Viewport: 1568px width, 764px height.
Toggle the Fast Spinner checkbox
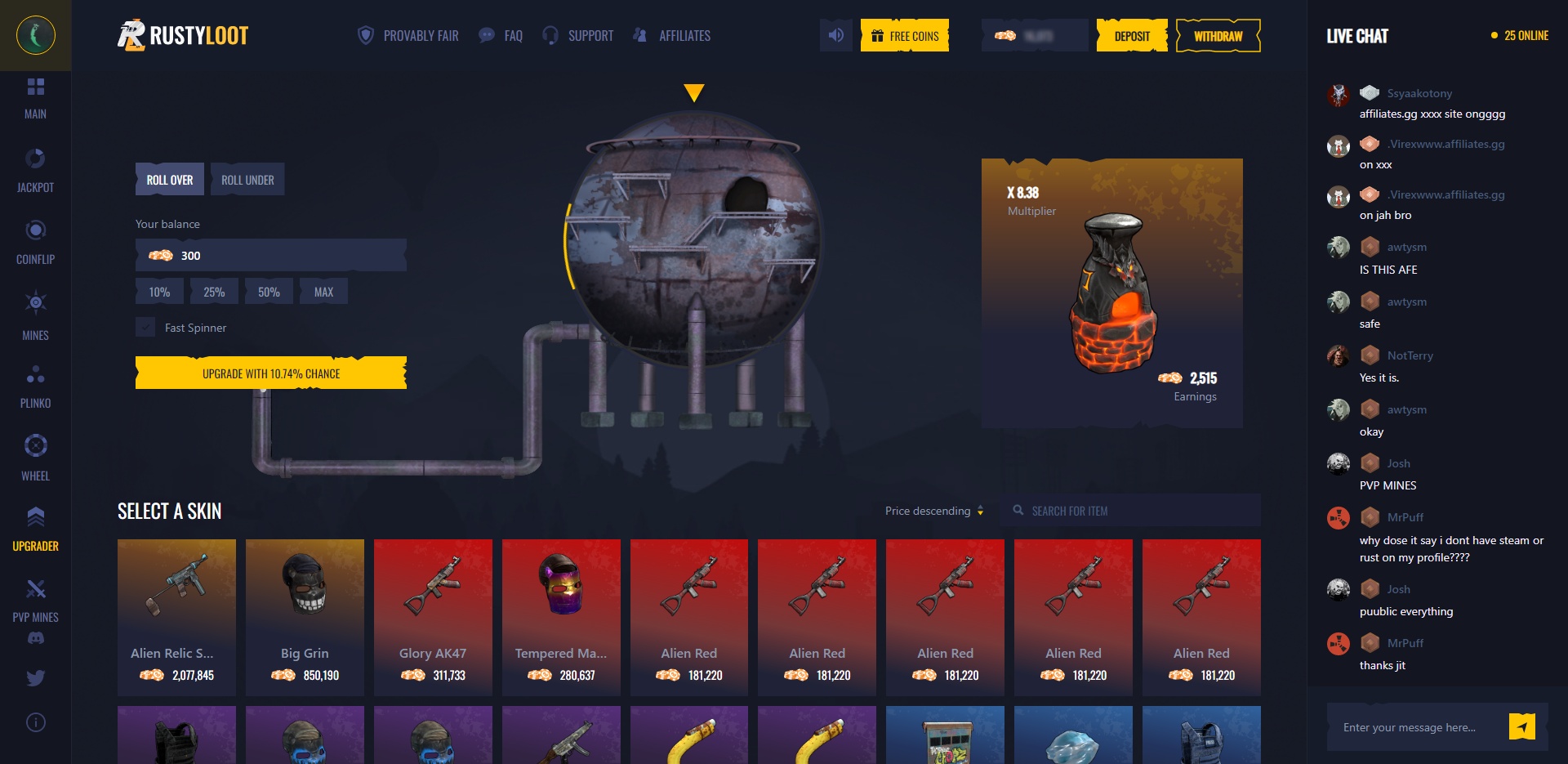click(x=145, y=327)
